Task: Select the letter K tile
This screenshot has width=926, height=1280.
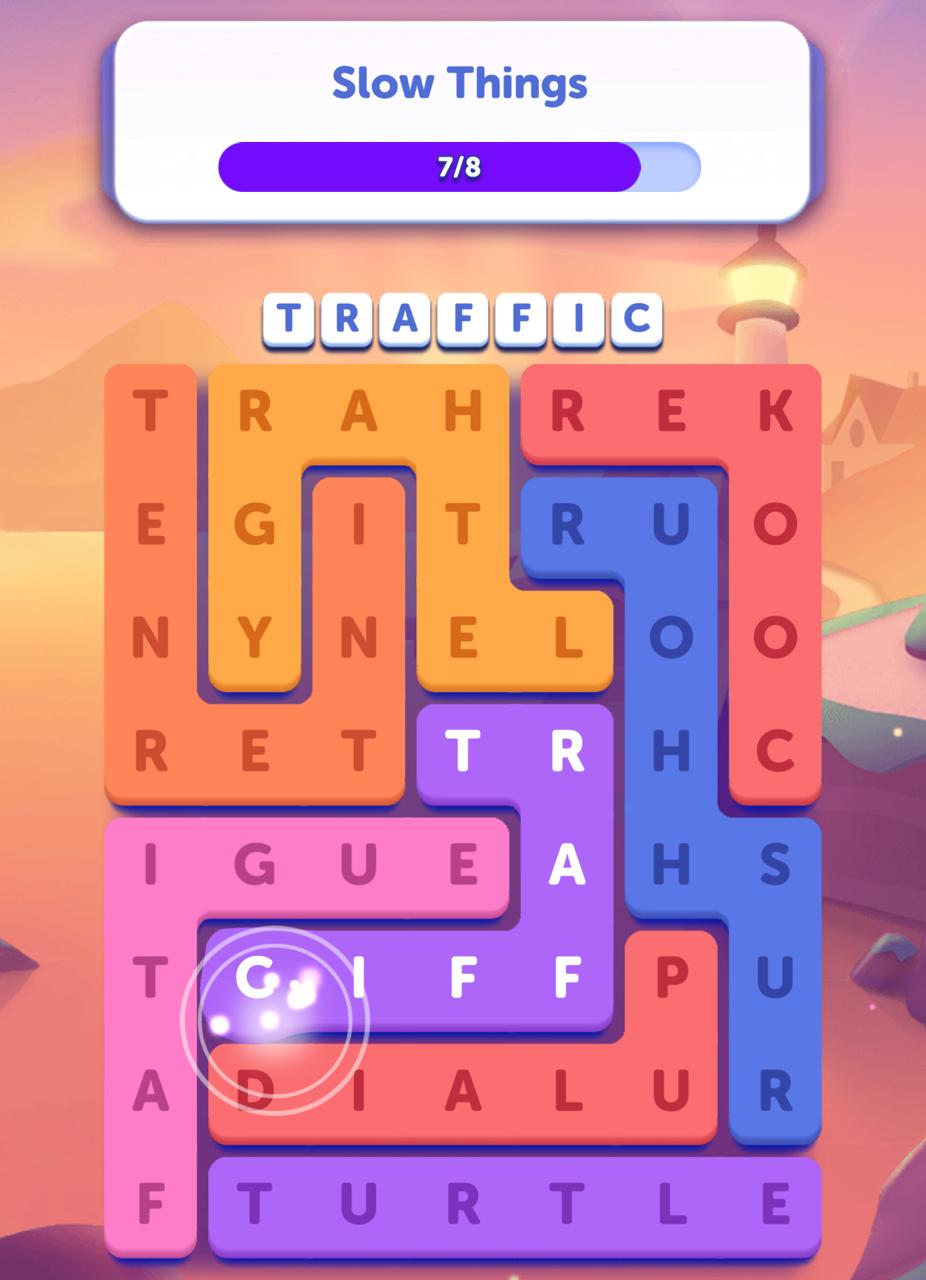Action: (x=775, y=411)
